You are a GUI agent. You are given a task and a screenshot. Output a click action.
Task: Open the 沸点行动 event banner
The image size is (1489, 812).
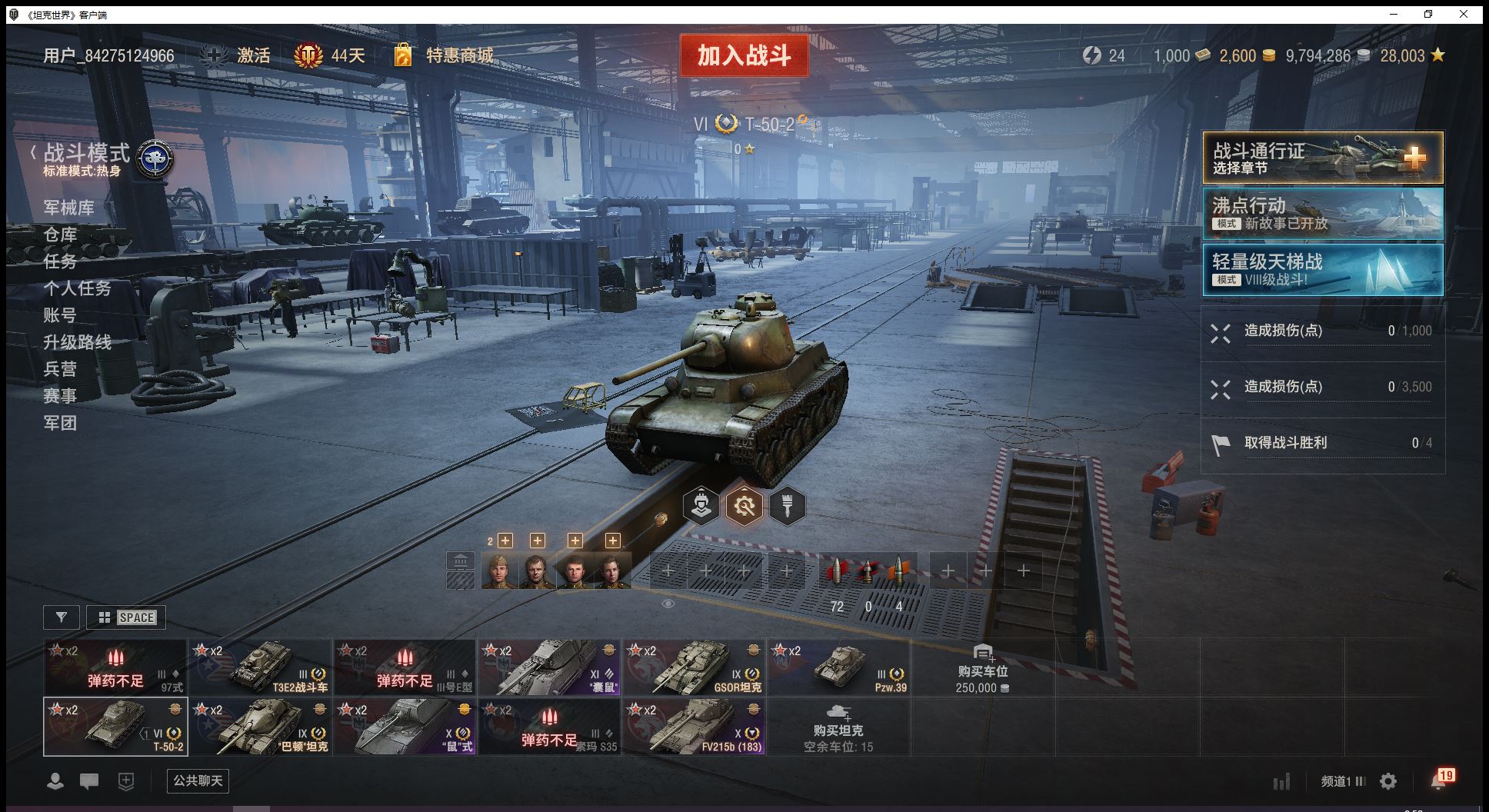pyautogui.click(x=1322, y=214)
